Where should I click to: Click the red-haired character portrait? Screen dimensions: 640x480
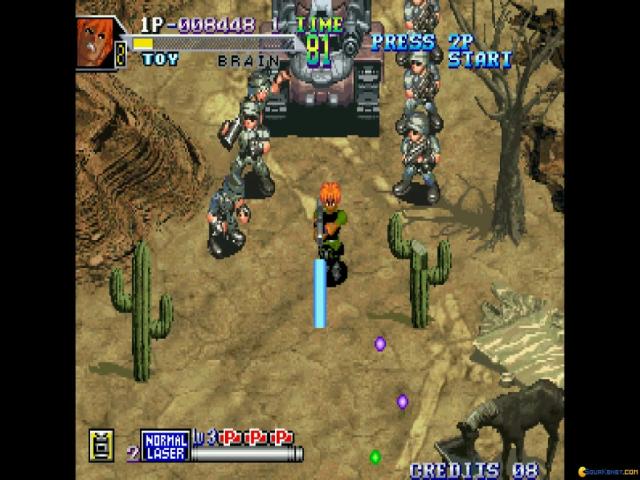point(96,41)
